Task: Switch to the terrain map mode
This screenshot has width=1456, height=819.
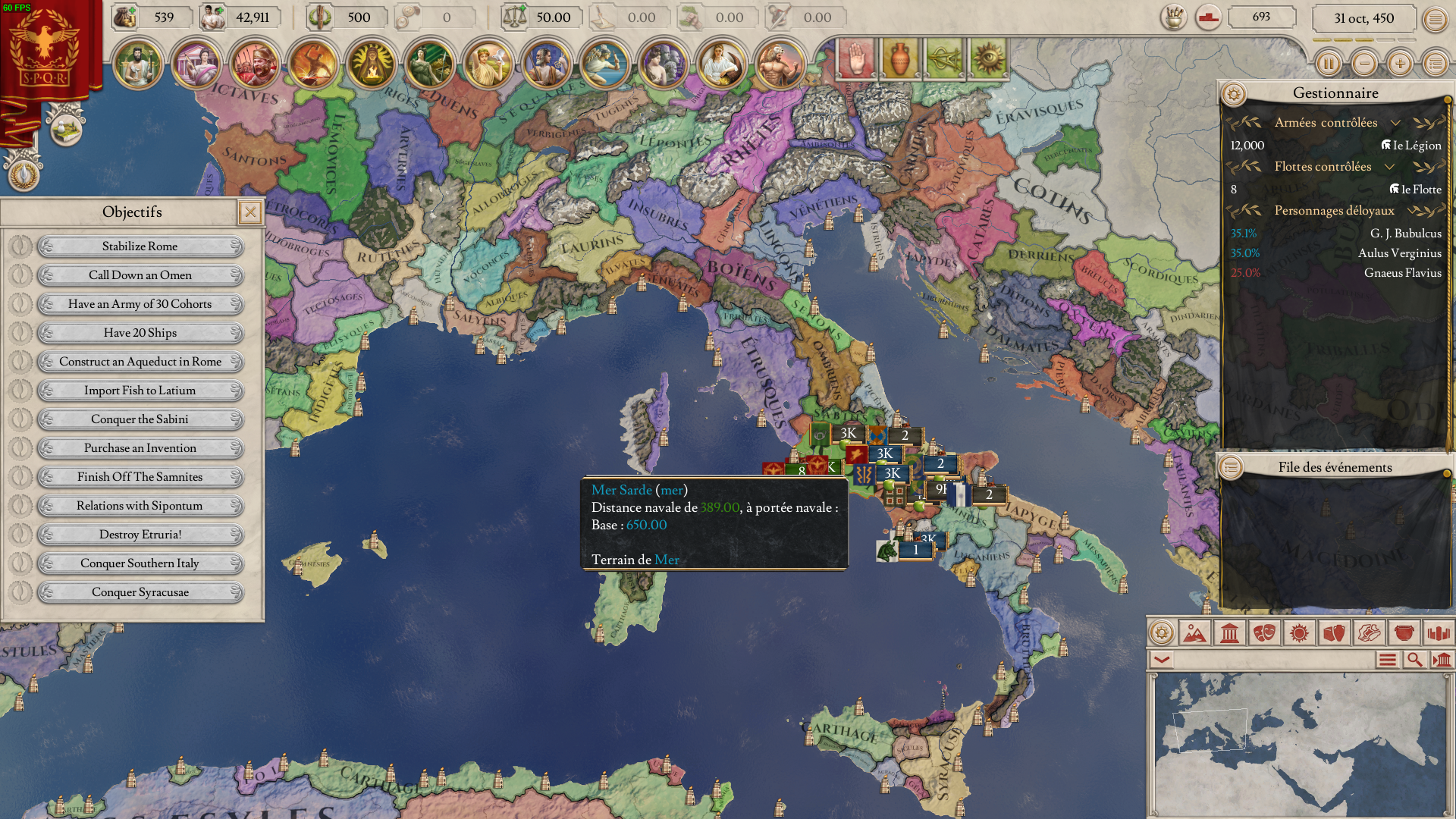Action: (1194, 632)
